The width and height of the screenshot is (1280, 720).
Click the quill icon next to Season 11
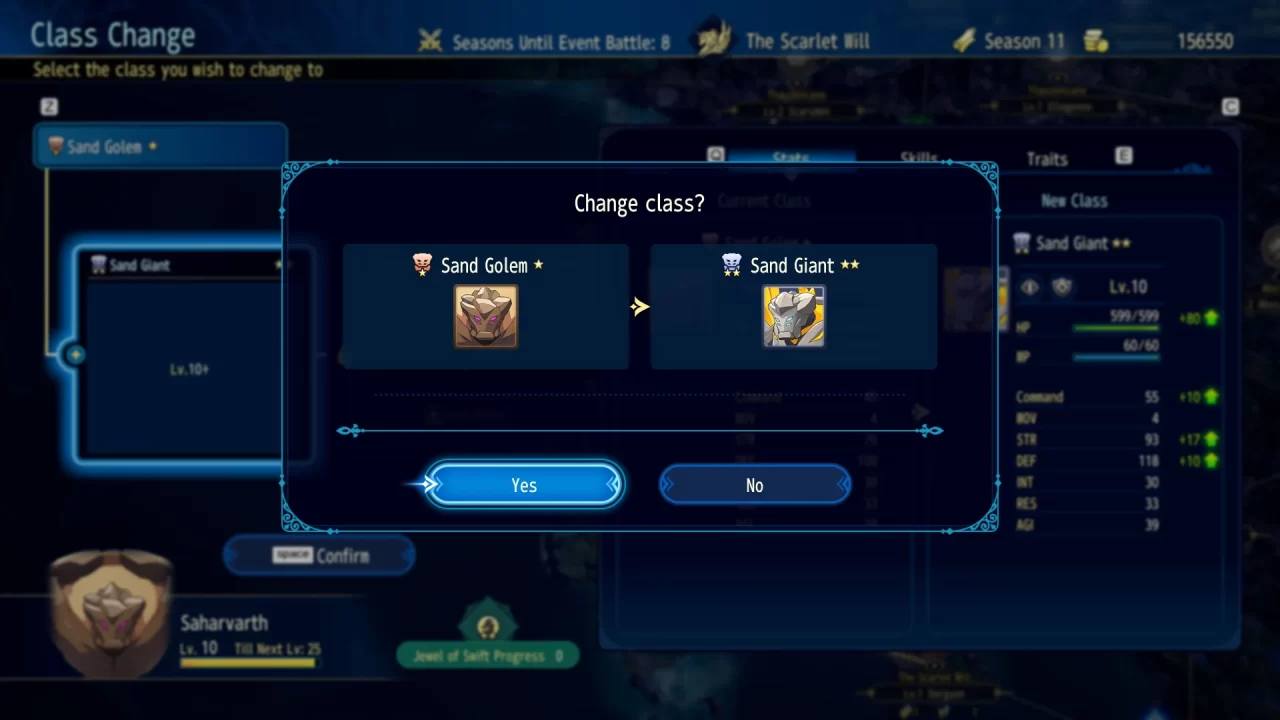point(963,40)
